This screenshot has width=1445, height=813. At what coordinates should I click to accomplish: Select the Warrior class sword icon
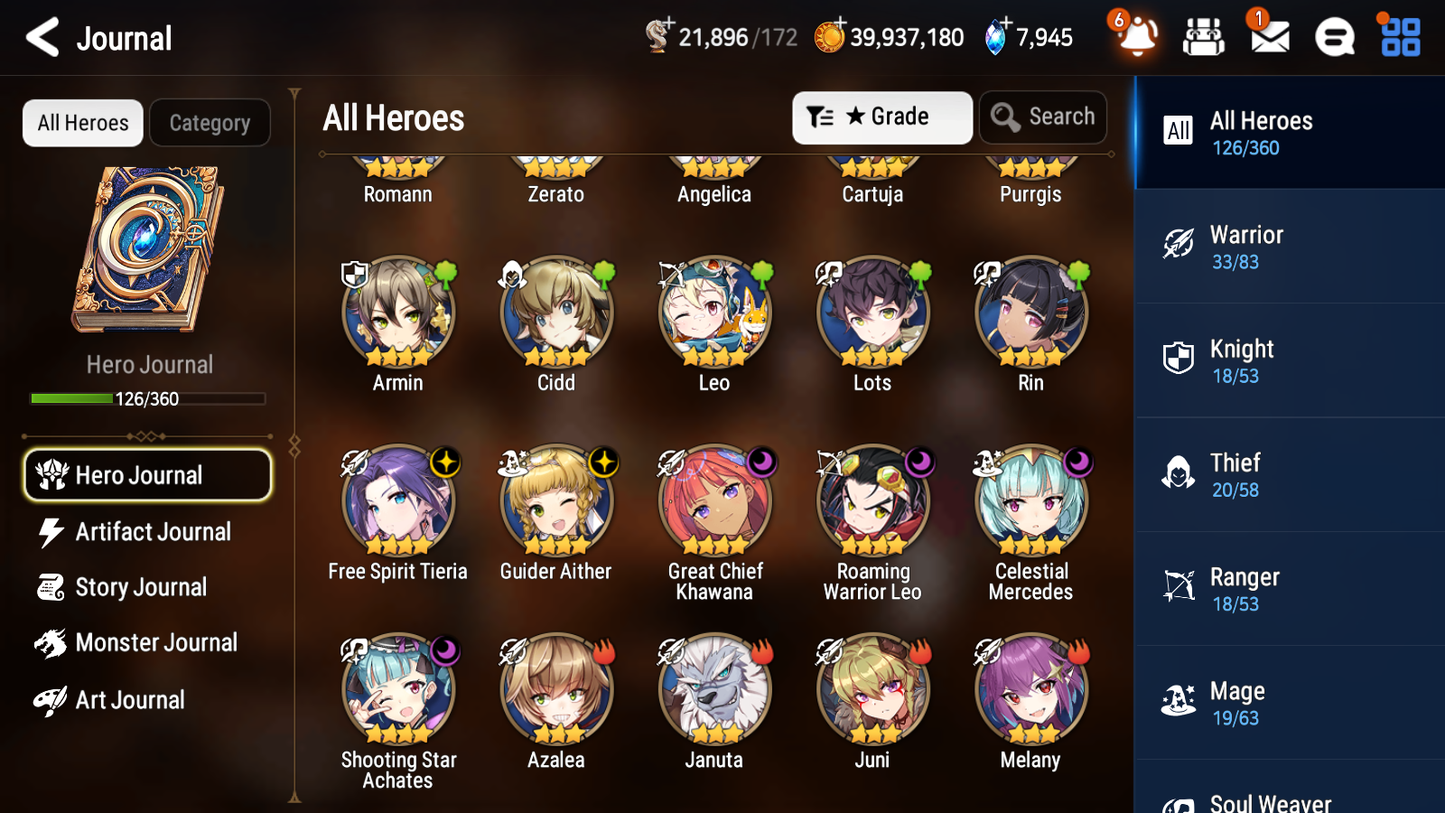tap(1179, 245)
